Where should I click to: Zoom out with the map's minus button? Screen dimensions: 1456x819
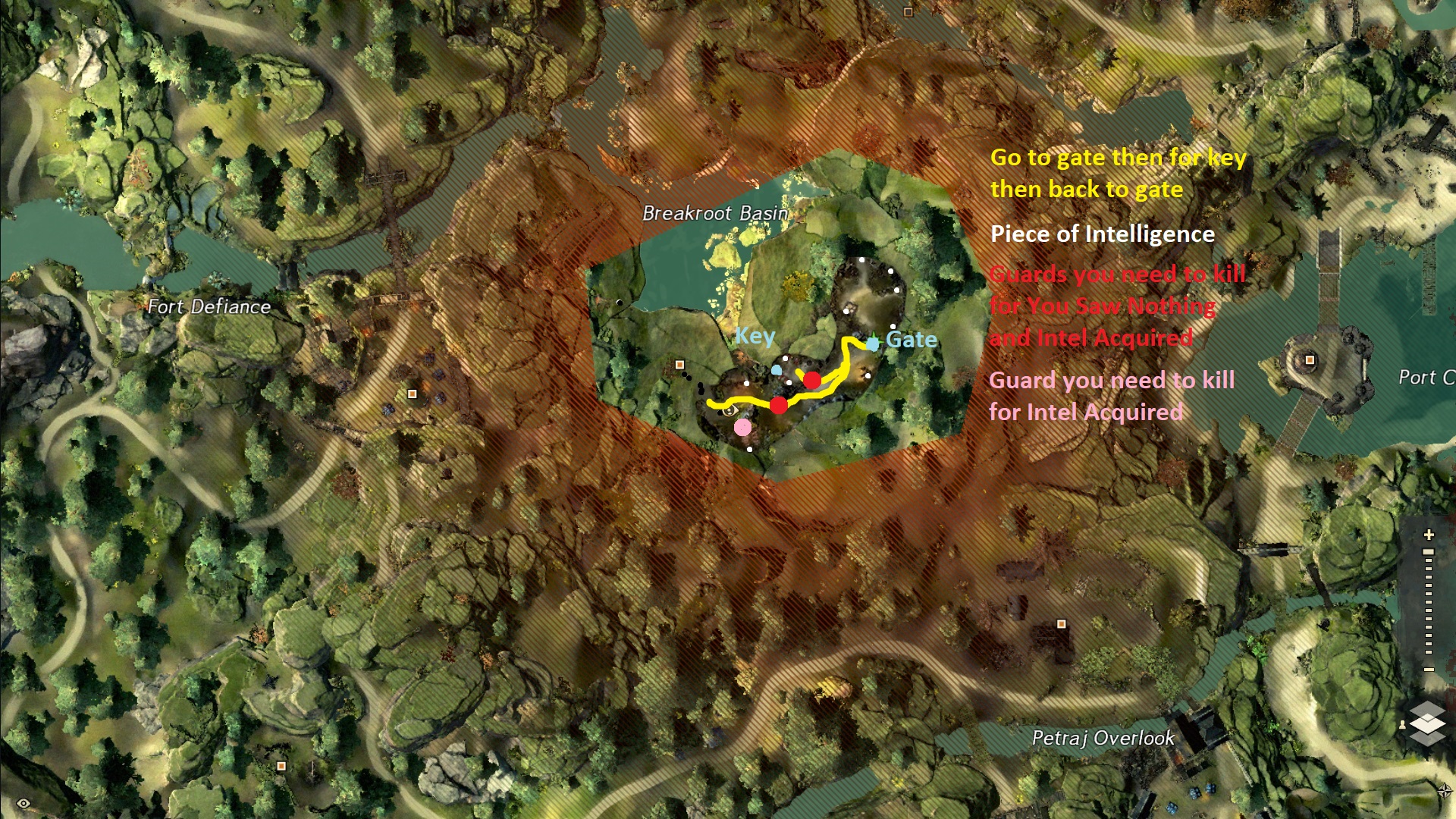coord(1429,669)
